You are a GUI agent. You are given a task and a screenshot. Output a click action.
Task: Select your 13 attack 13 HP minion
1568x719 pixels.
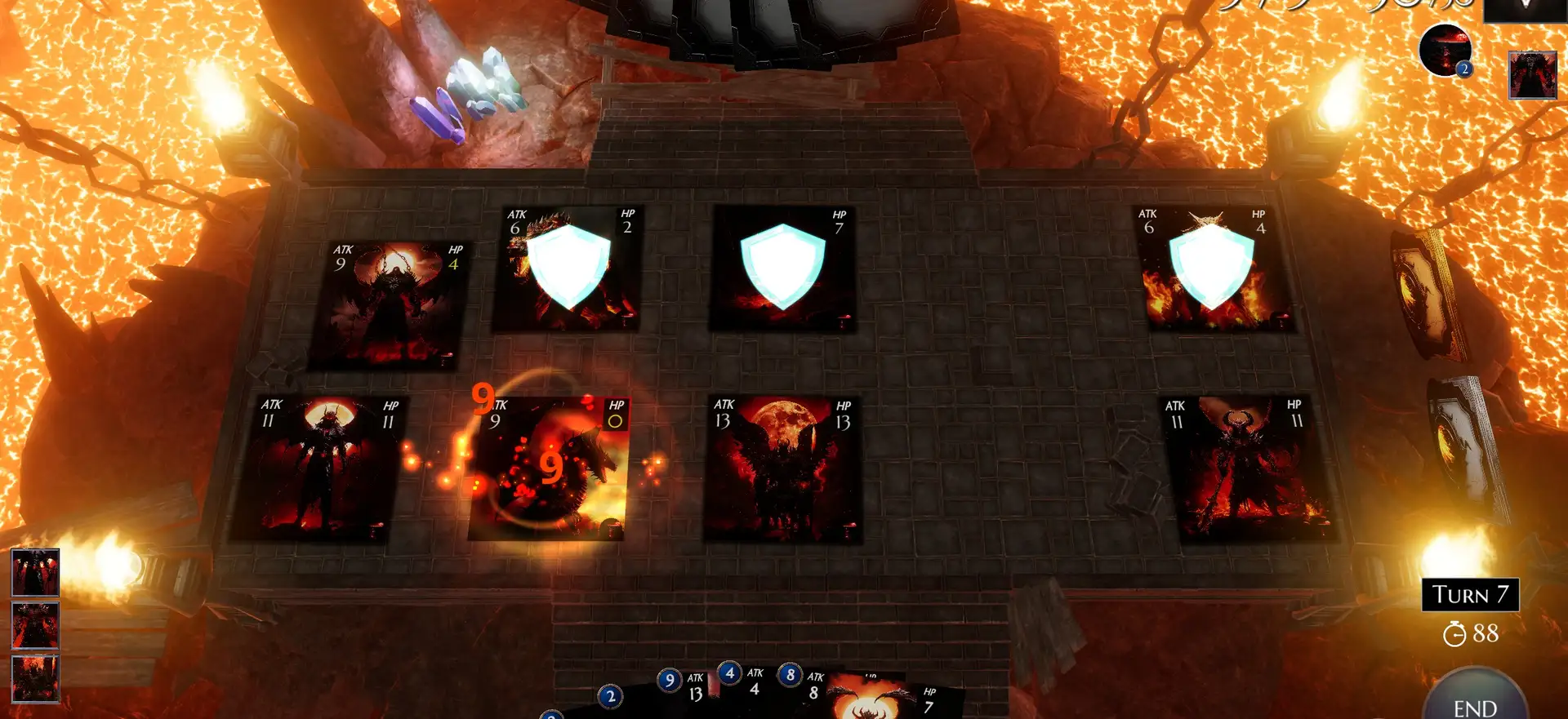782,469
